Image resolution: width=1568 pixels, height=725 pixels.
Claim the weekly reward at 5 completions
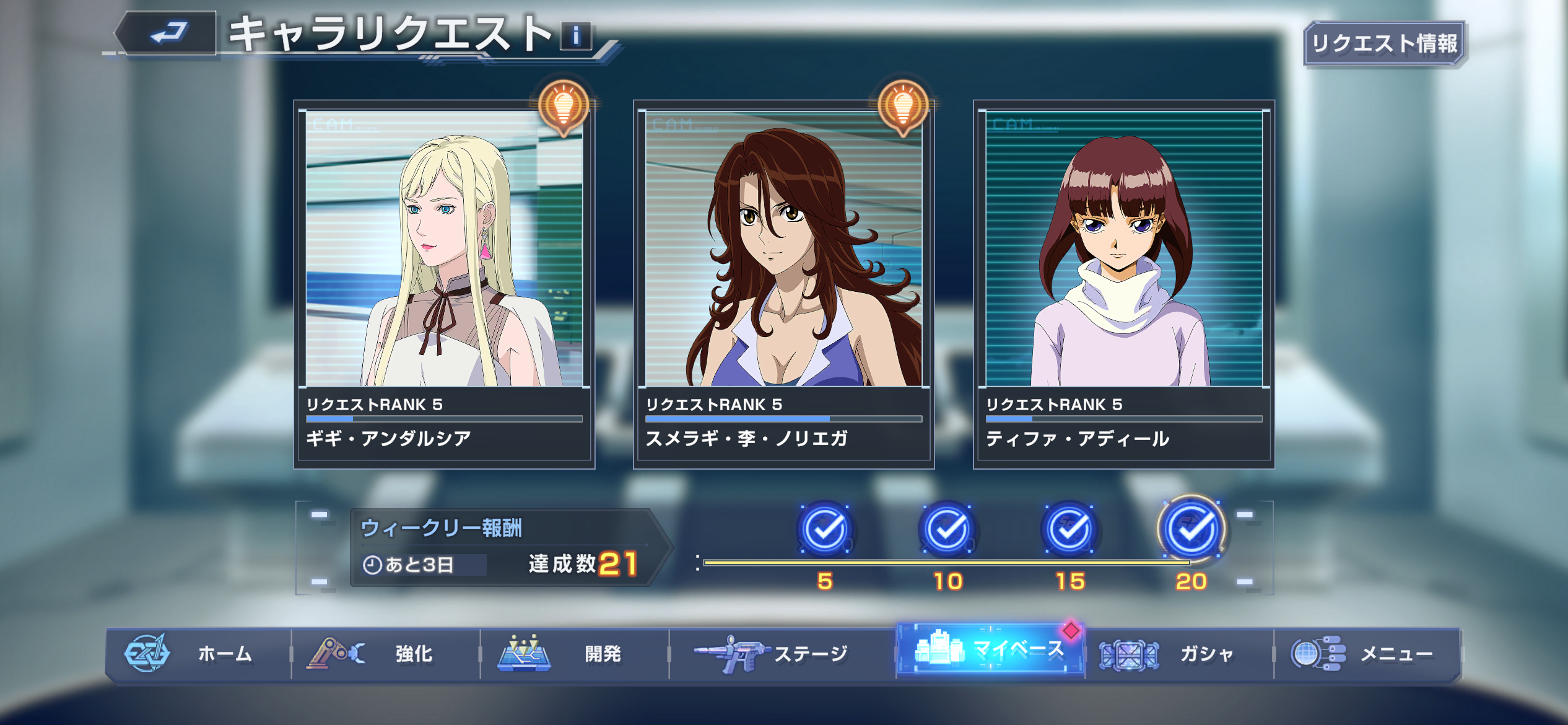click(x=825, y=530)
